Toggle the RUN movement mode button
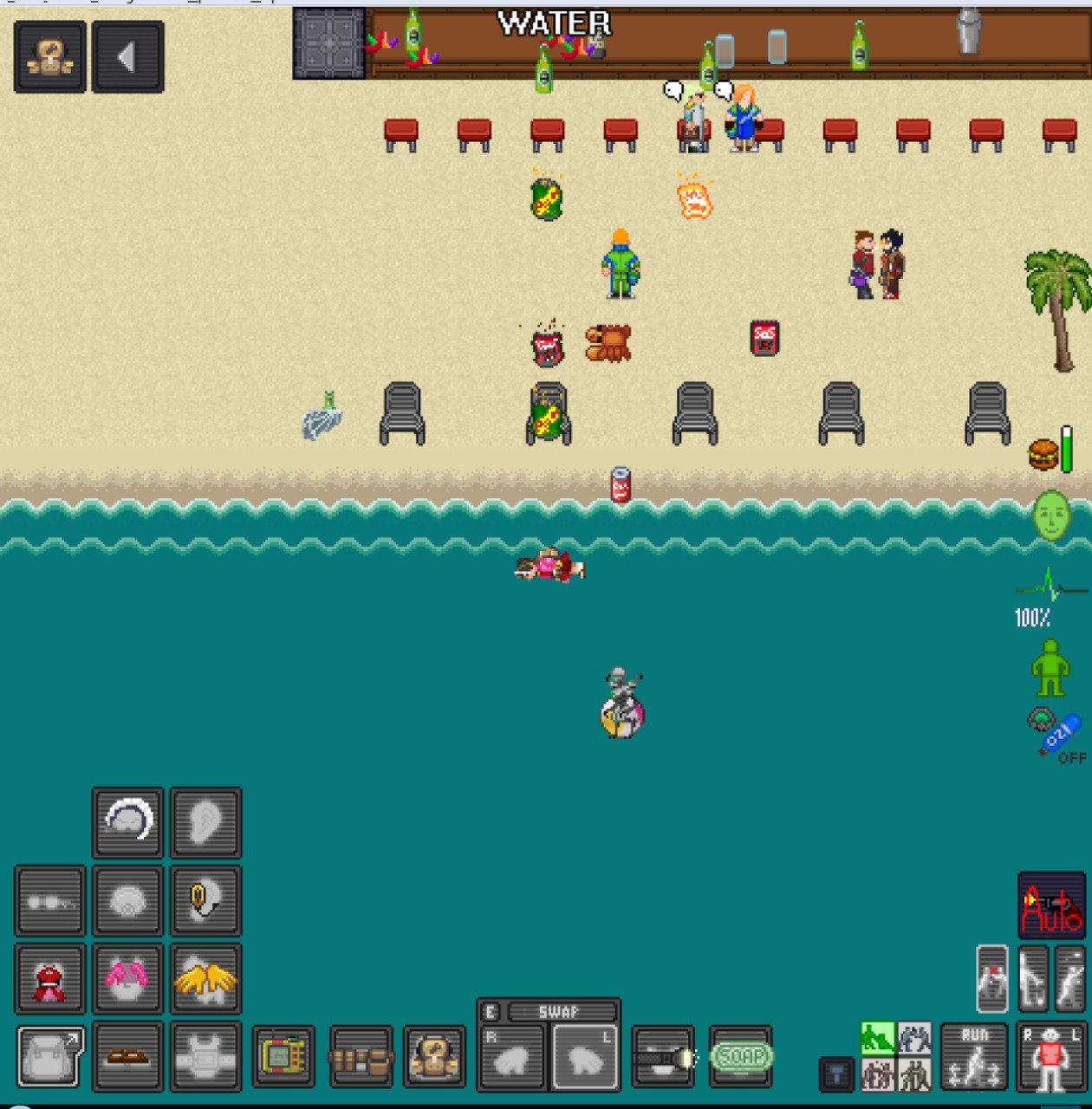1092x1109 pixels. click(x=974, y=1056)
